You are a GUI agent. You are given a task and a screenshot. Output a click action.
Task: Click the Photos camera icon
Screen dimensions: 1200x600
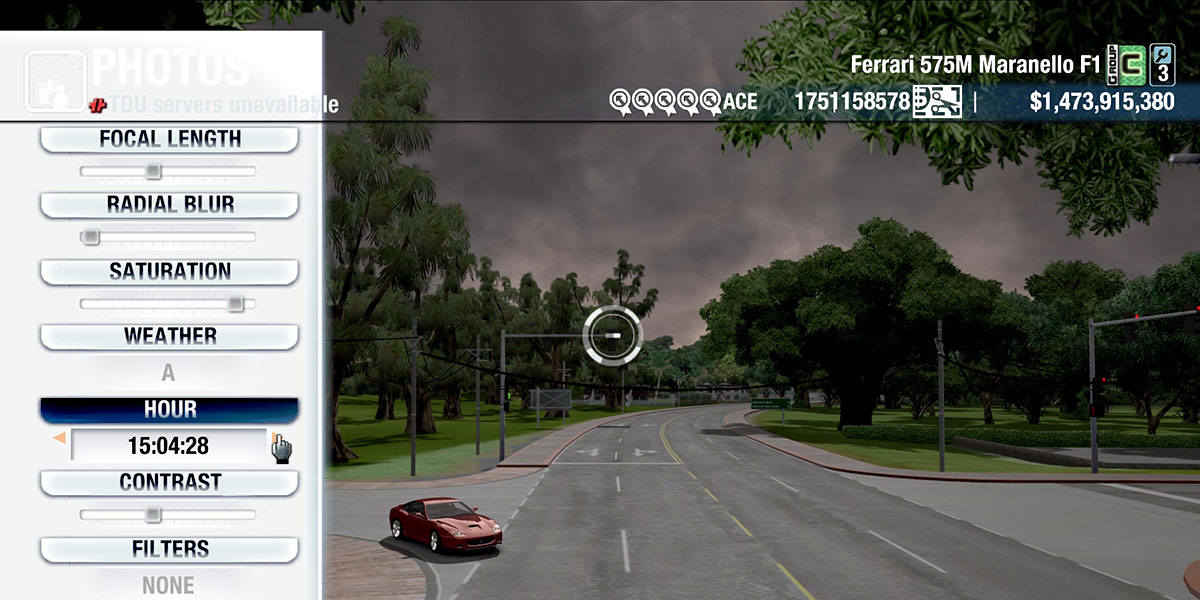click(55, 82)
